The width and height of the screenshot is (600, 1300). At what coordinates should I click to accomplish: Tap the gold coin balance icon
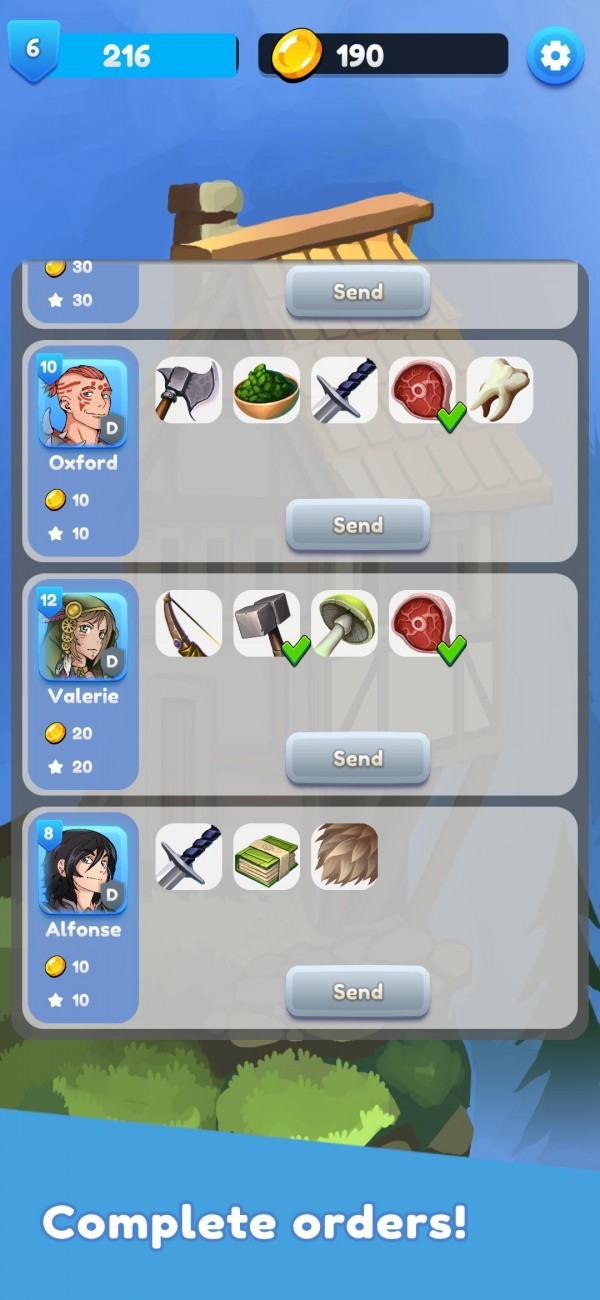(297, 55)
